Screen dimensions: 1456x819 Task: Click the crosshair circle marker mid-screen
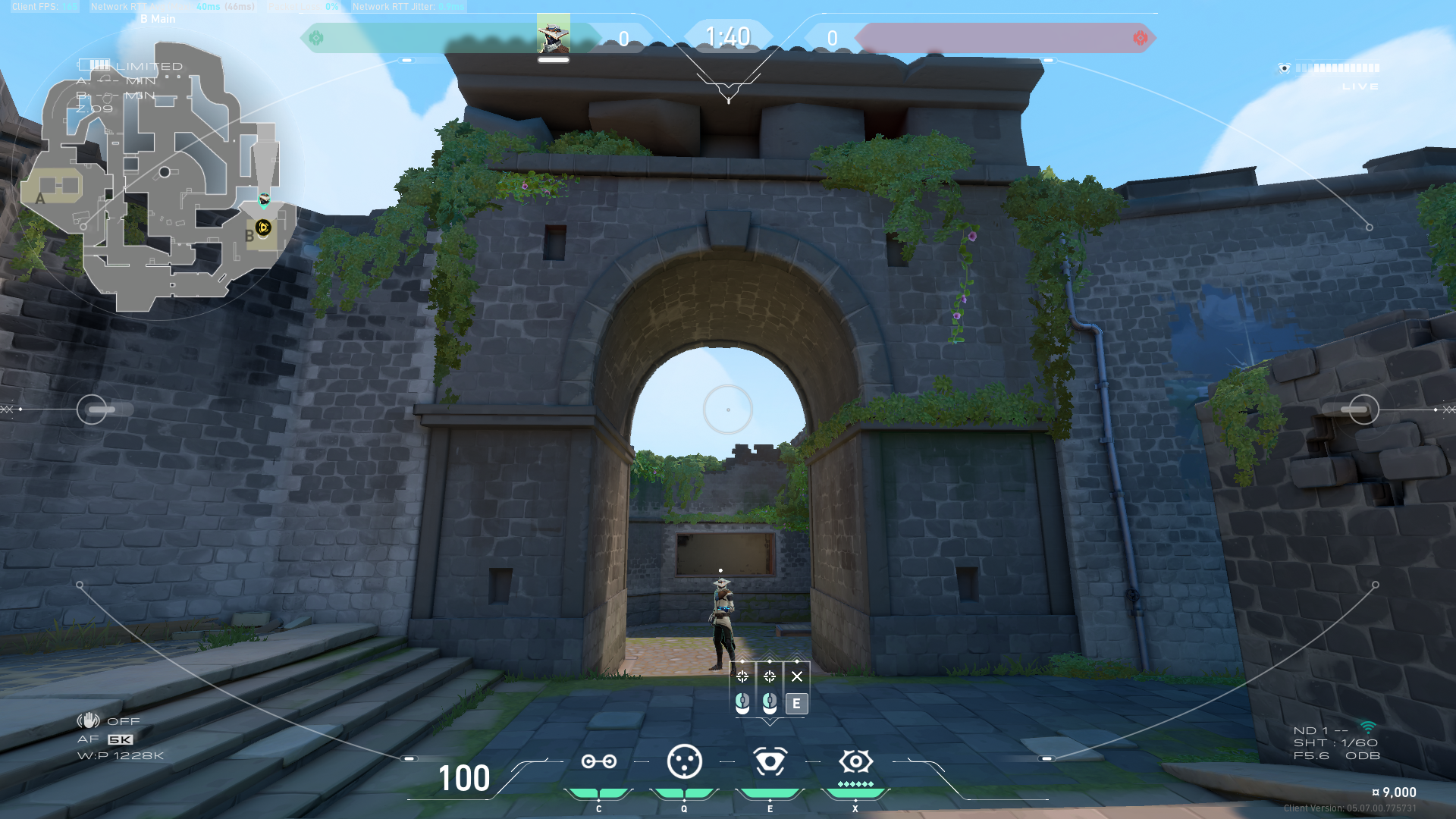tap(726, 409)
